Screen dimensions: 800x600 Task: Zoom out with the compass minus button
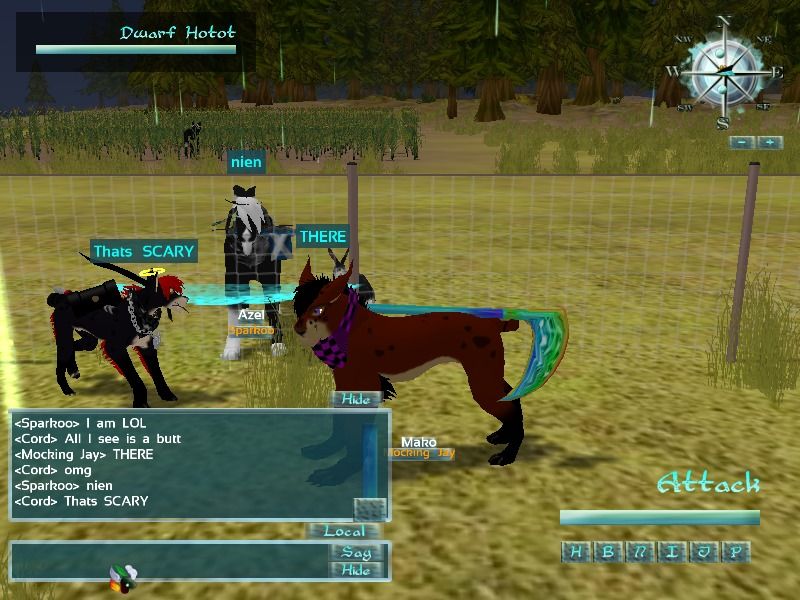pos(741,143)
